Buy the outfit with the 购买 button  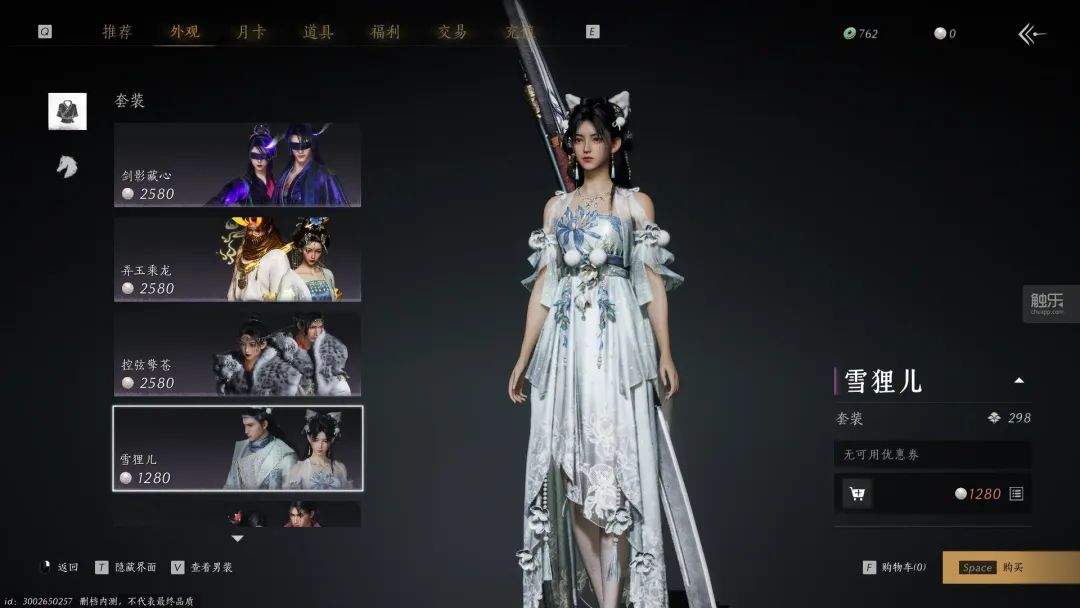click(1010, 567)
